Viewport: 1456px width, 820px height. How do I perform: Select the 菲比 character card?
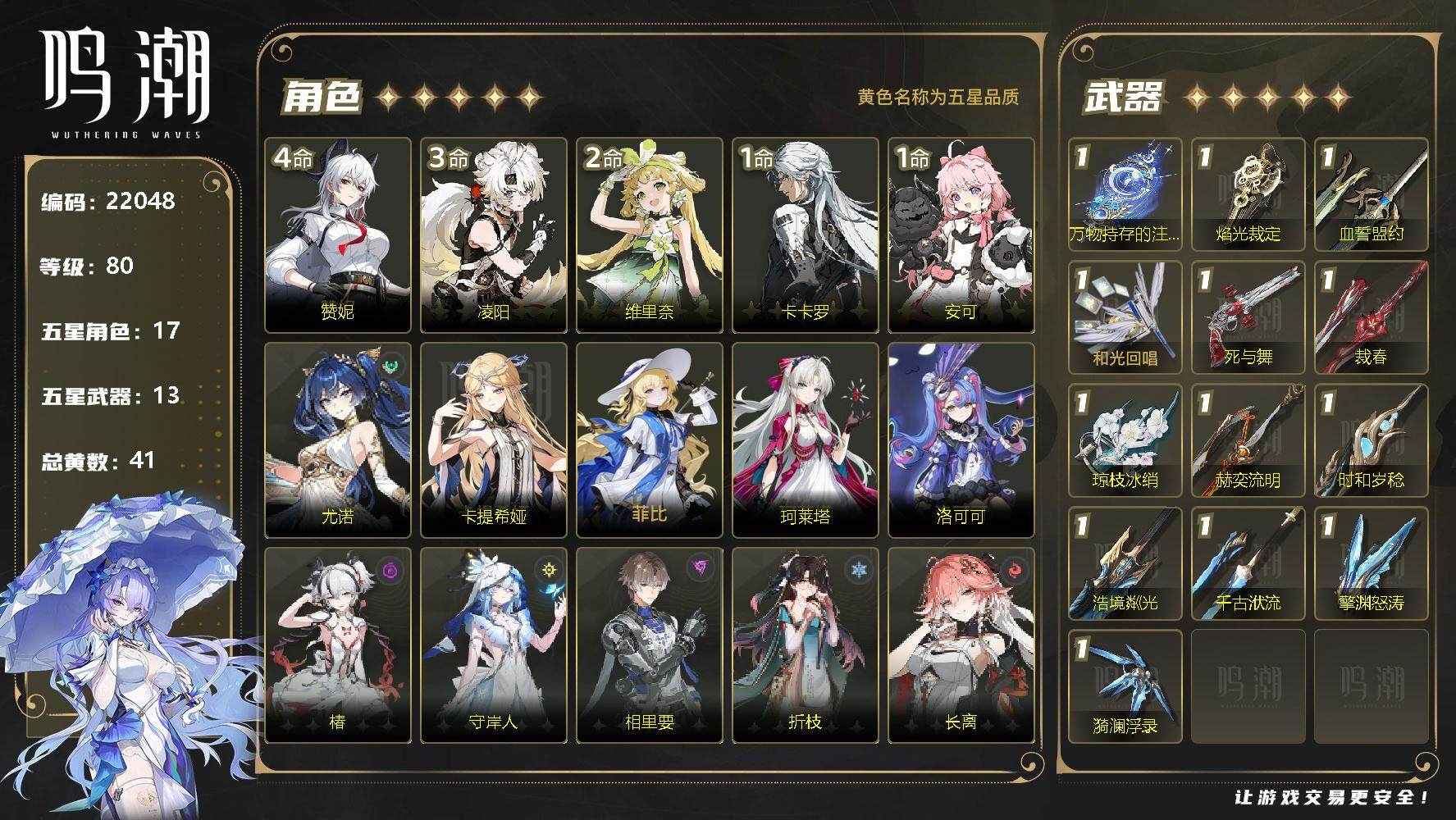(649, 440)
